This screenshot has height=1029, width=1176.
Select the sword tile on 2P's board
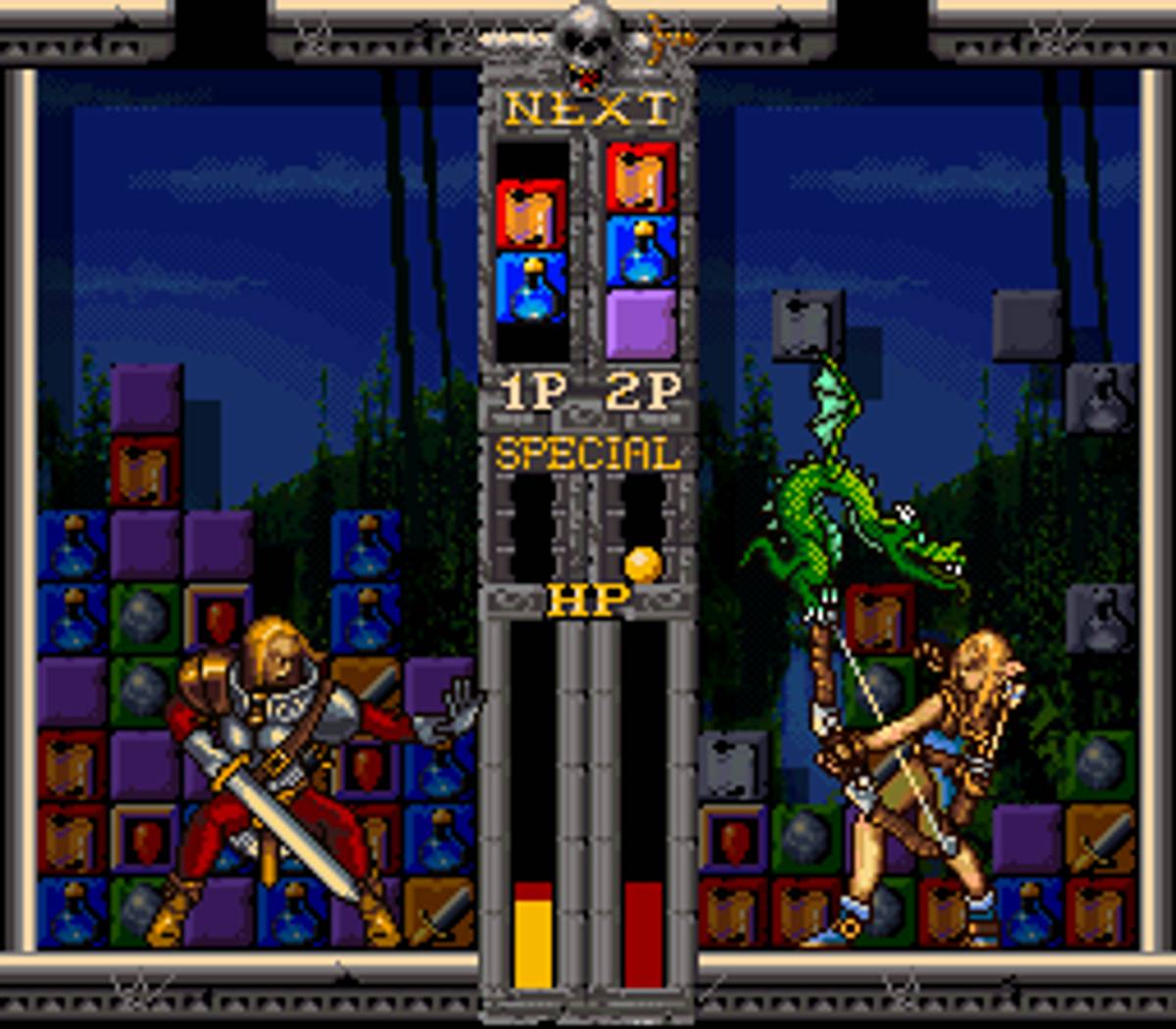click(x=1101, y=840)
